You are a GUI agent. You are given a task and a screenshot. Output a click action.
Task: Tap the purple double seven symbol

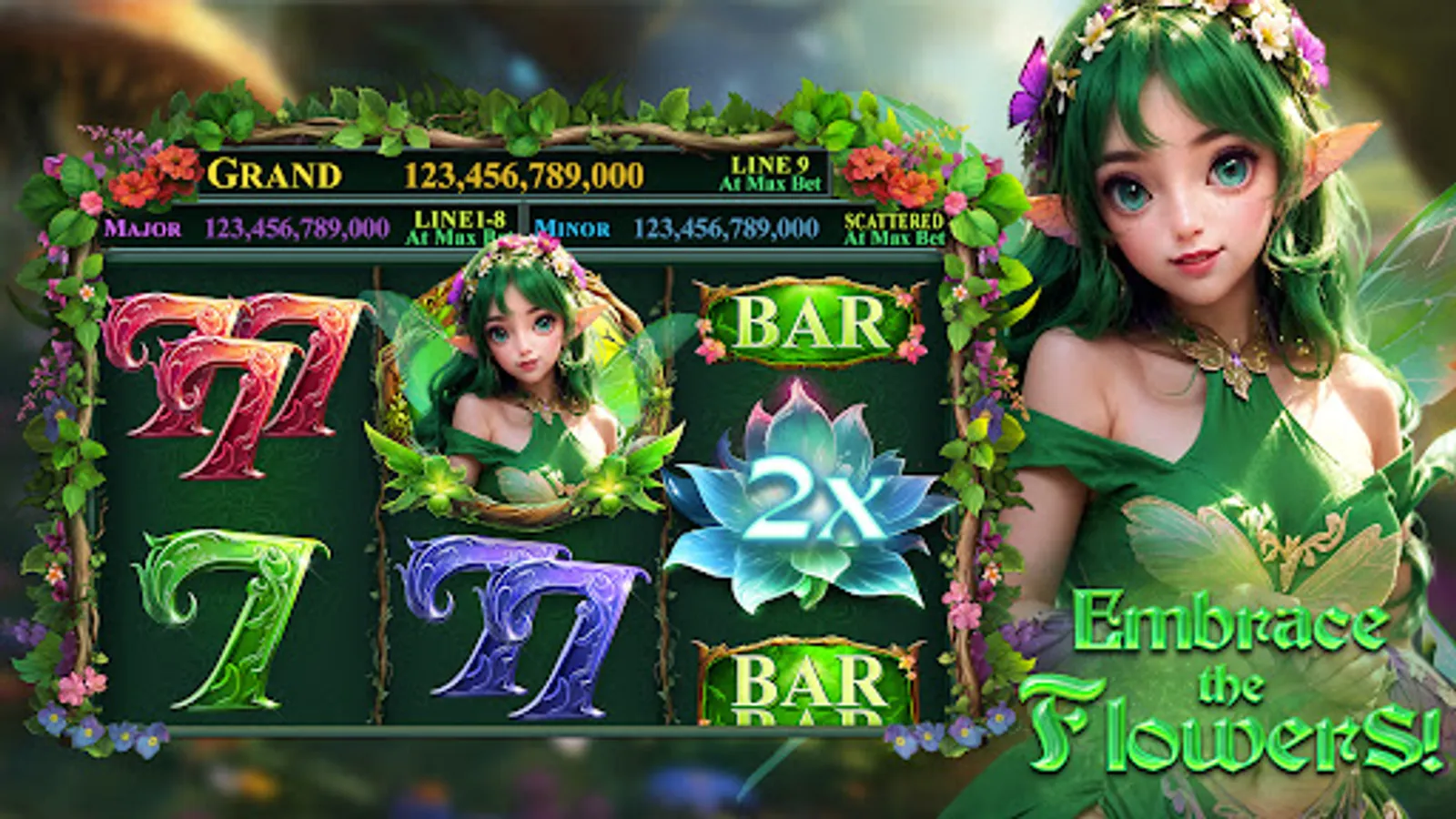(x=523, y=628)
